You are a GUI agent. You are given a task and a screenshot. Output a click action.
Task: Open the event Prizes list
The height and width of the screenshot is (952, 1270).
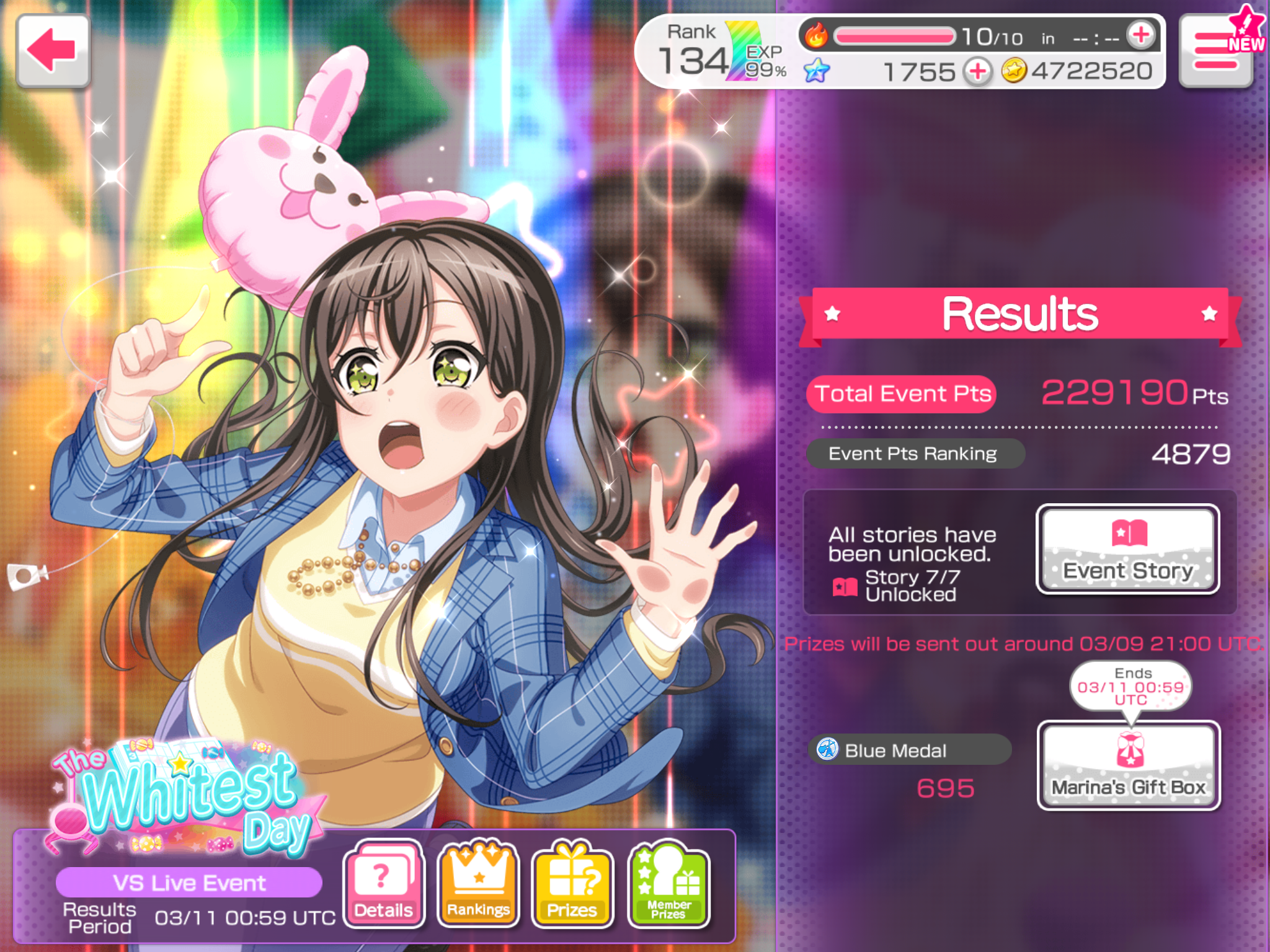point(572,884)
